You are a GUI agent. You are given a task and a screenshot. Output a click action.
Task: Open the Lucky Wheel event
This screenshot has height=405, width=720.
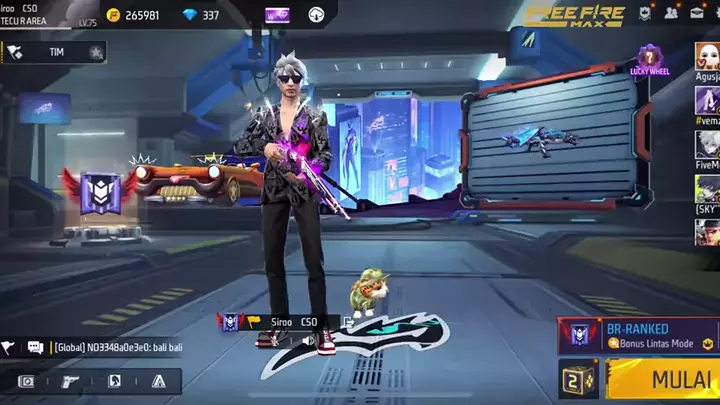pos(649,60)
